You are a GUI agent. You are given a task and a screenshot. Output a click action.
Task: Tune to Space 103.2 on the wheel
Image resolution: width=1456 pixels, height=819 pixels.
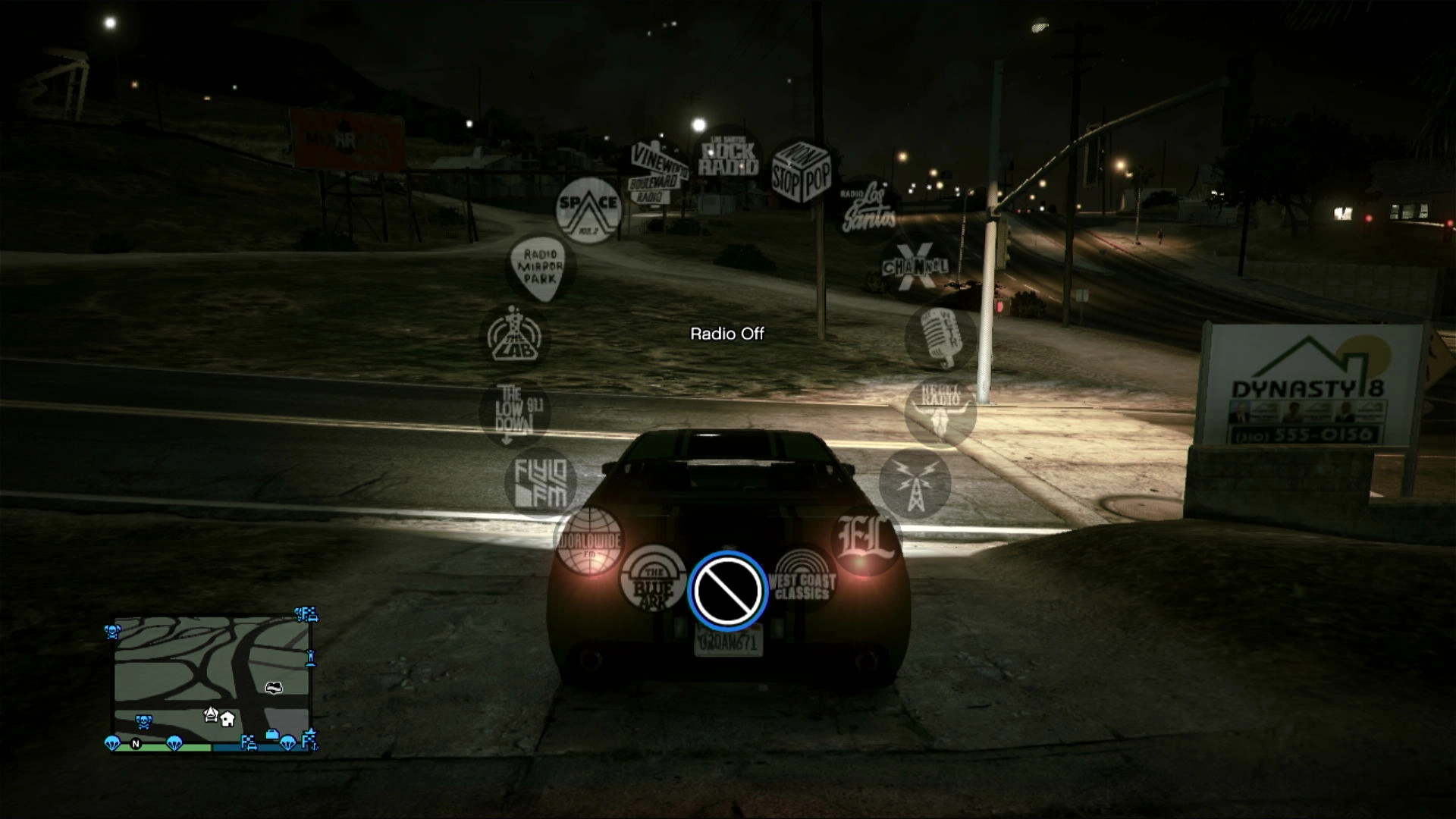click(588, 211)
